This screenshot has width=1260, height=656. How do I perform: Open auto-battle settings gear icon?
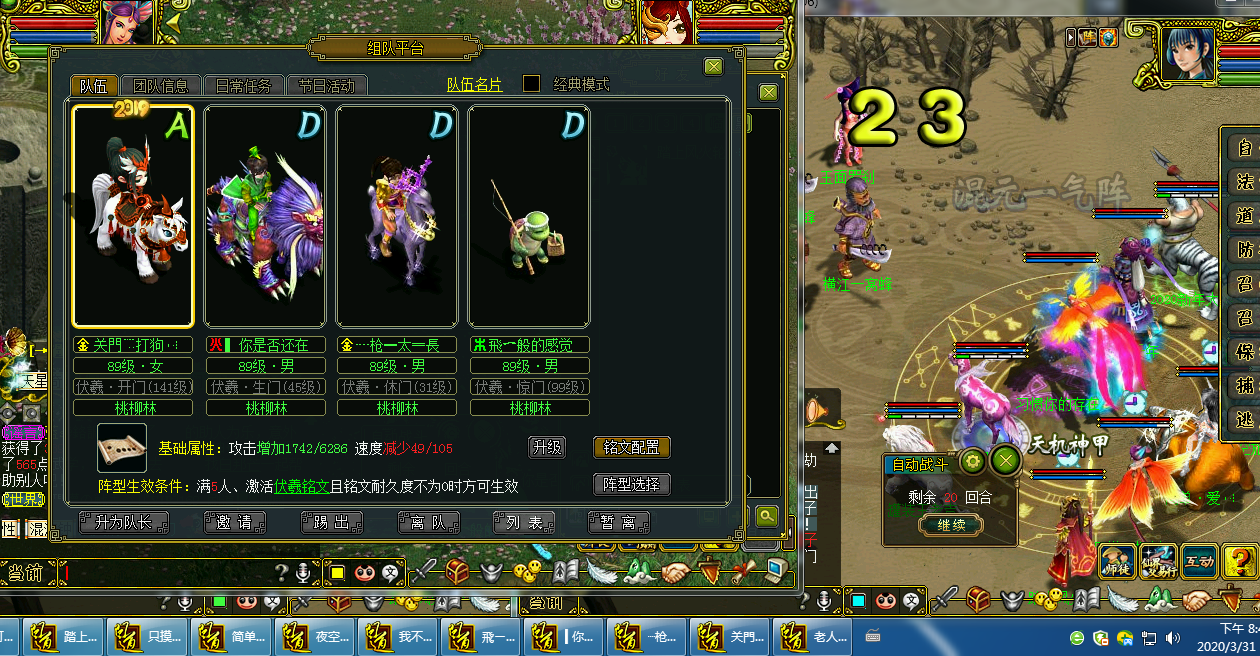tap(971, 461)
